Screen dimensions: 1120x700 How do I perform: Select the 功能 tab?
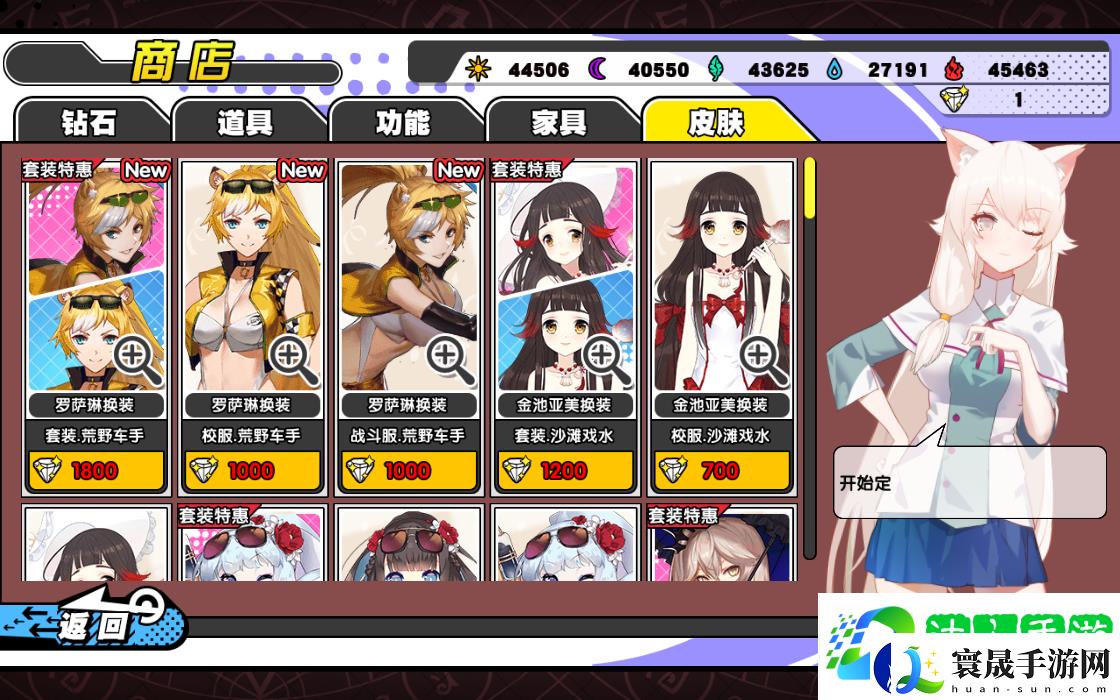pos(402,122)
